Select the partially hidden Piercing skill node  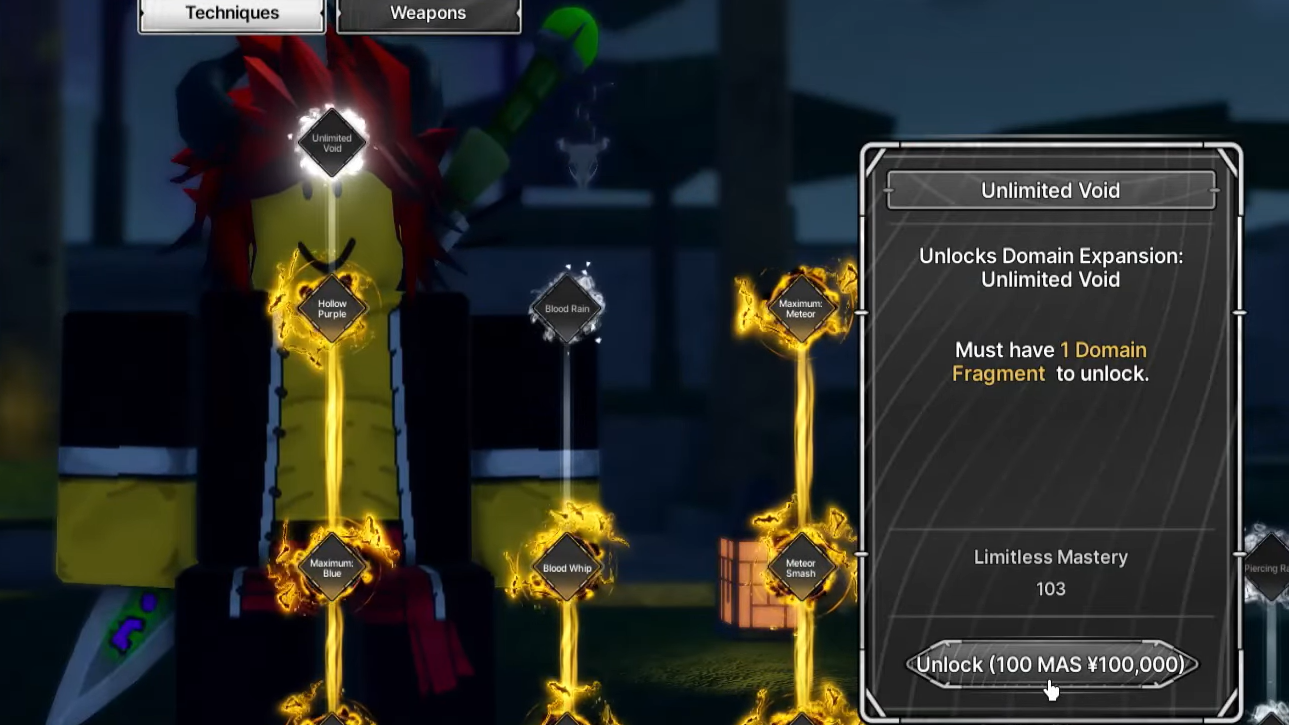[x=1269, y=568]
